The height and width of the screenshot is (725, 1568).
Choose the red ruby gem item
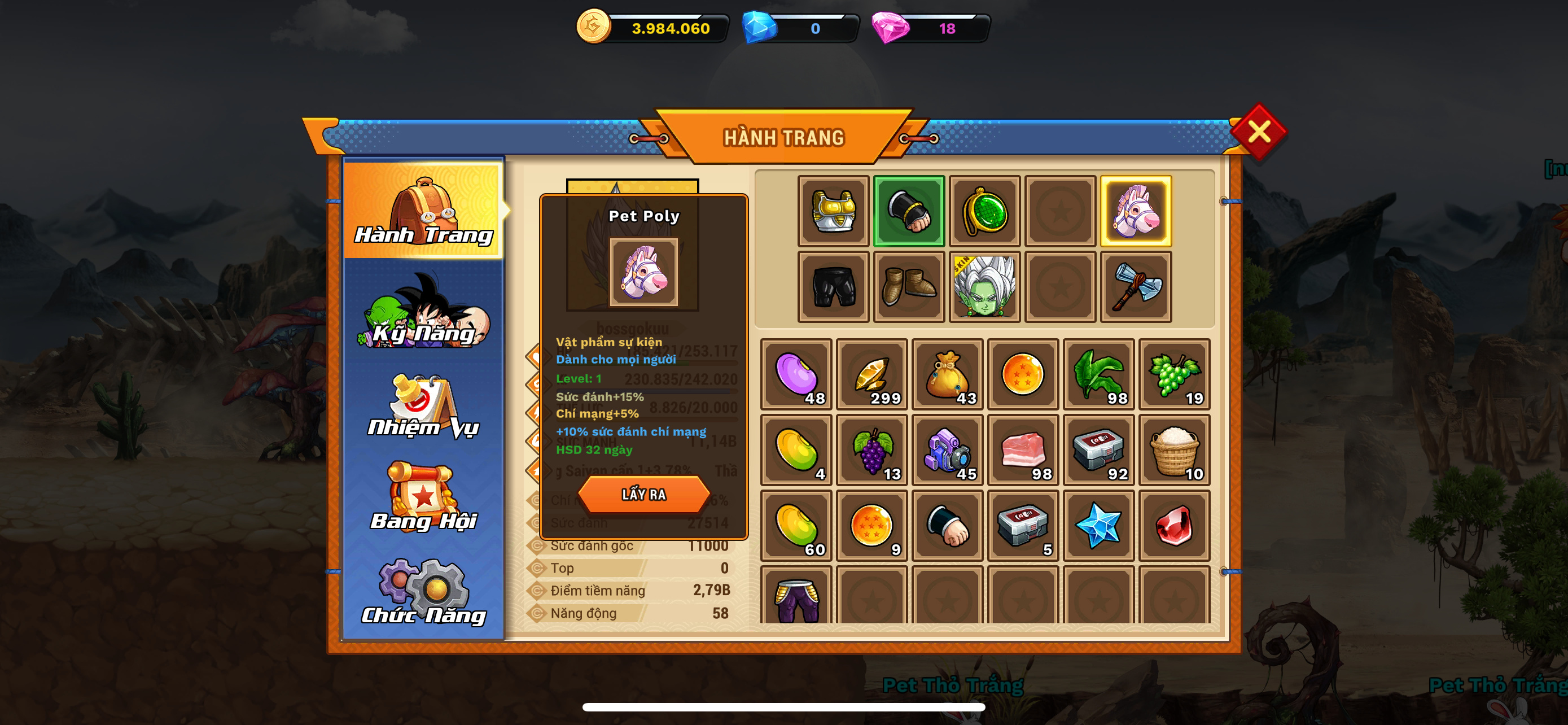[x=1174, y=525]
